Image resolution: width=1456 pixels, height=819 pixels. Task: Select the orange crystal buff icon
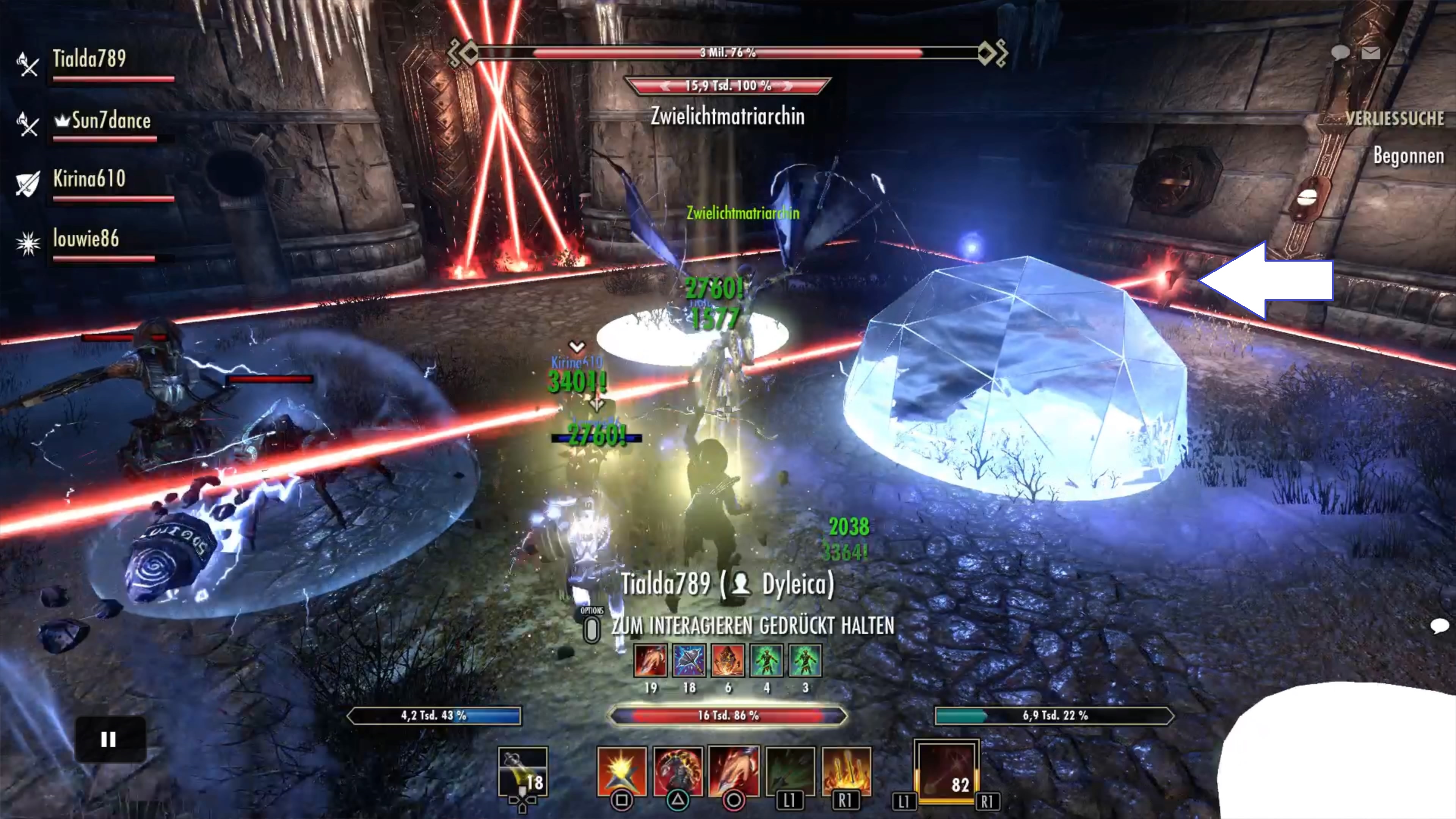click(x=728, y=660)
